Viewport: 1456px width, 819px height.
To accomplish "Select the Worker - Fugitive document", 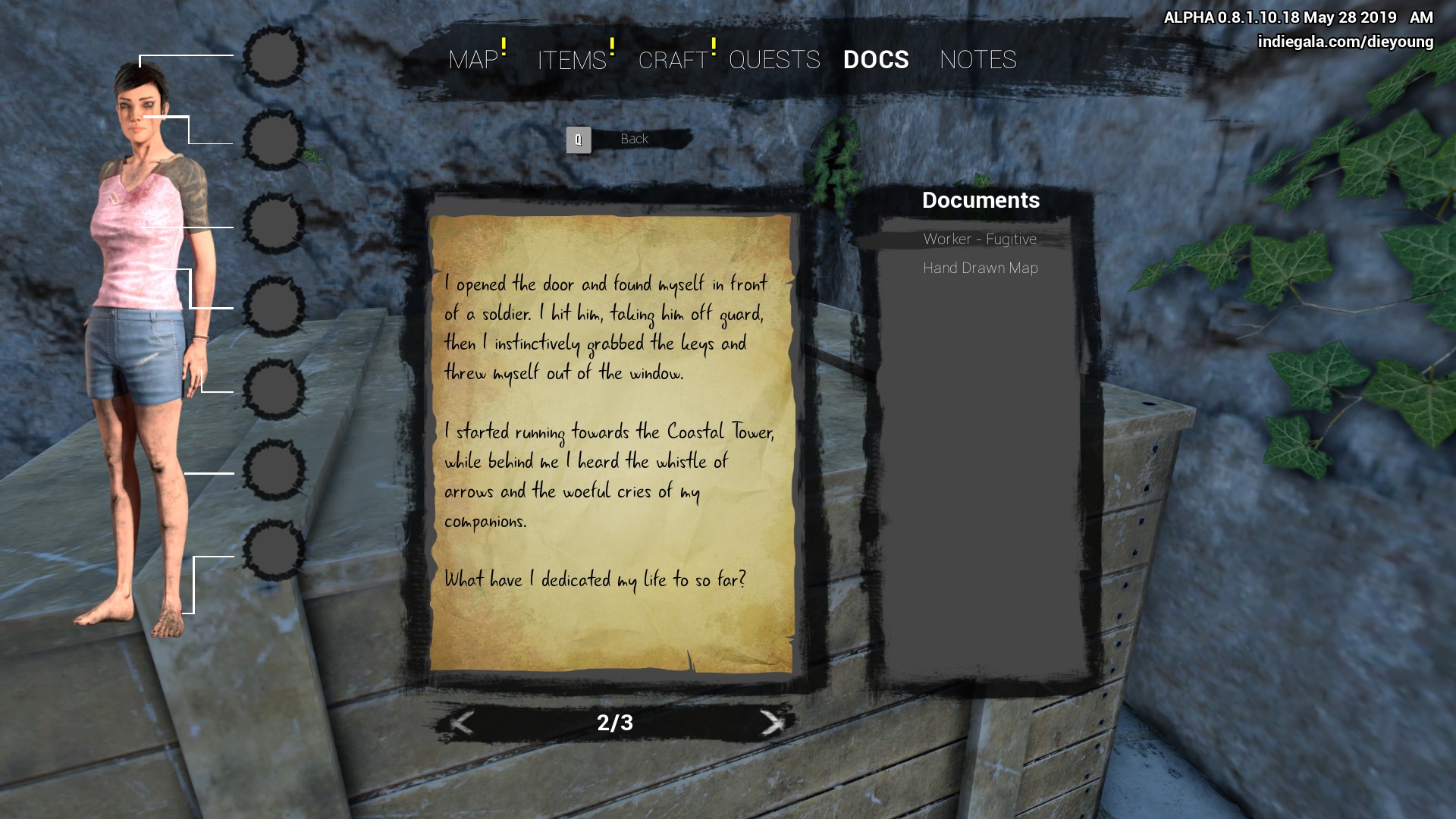I will point(980,240).
